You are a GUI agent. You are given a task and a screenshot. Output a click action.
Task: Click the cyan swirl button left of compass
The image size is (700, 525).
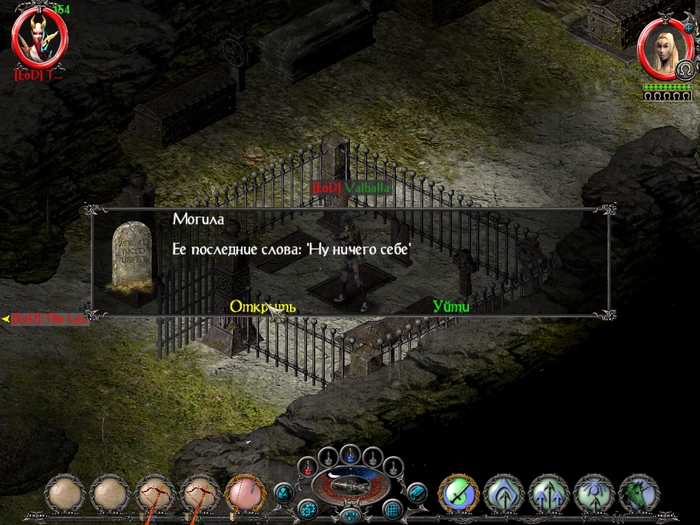pos(283,492)
